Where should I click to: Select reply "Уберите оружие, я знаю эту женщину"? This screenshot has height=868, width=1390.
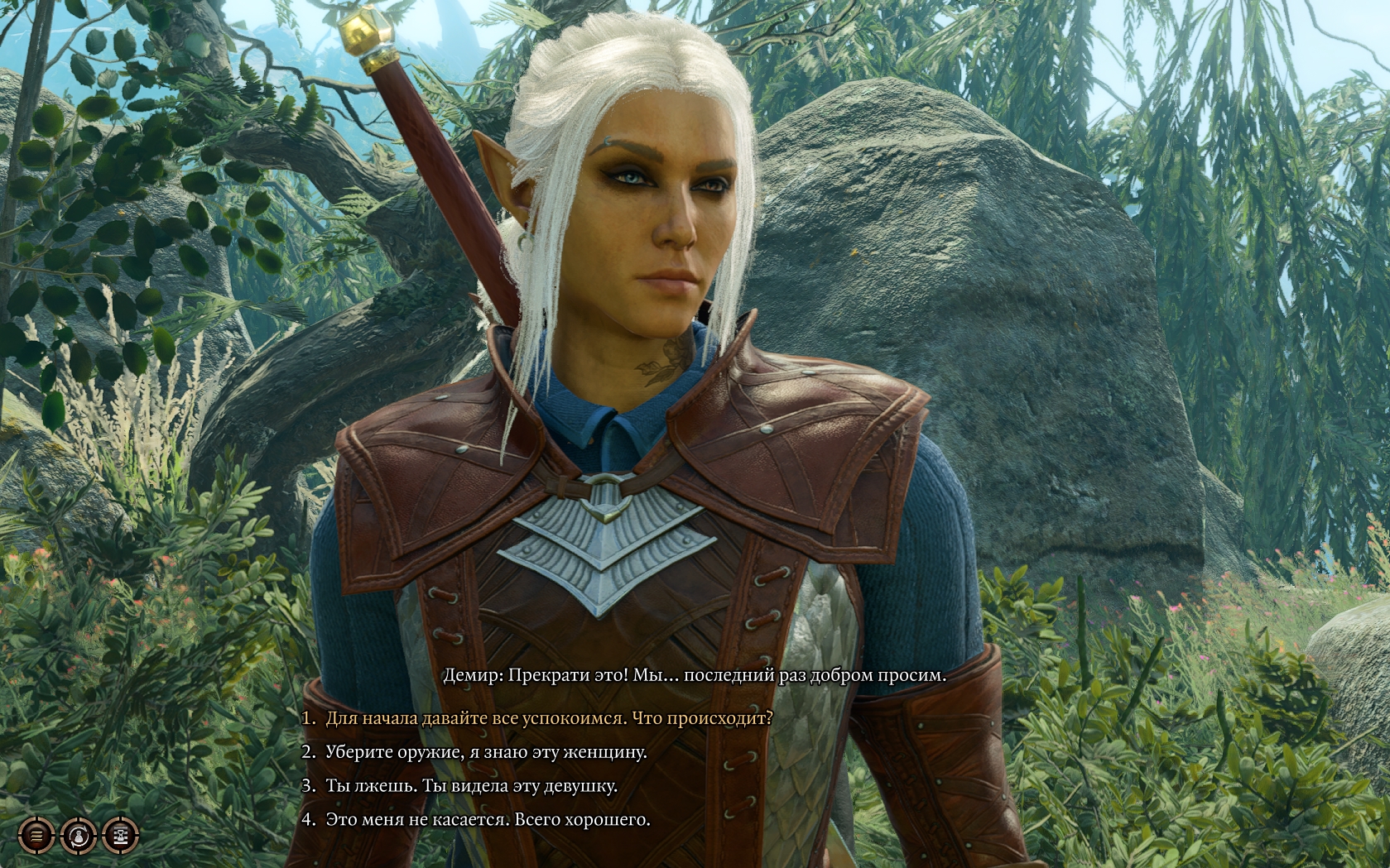click(485, 752)
